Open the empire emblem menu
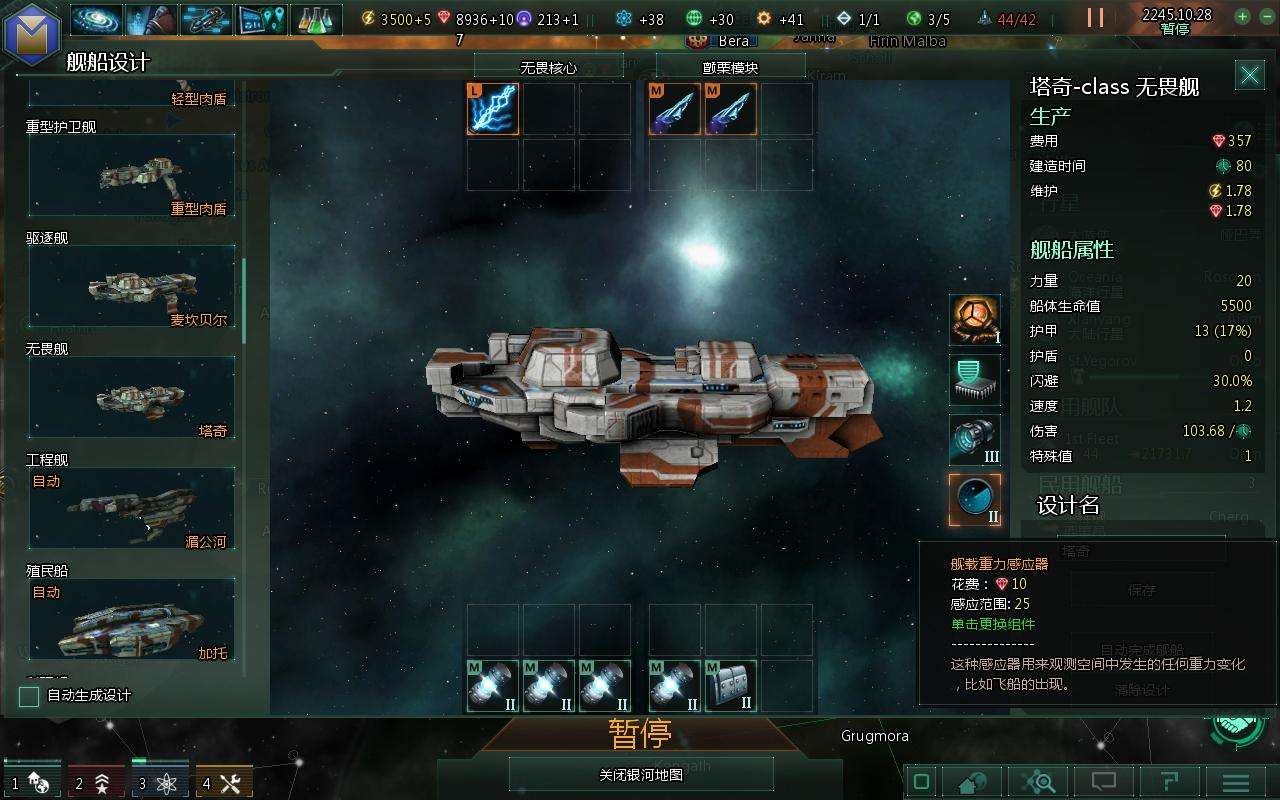The image size is (1280, 800). point(32,30)
